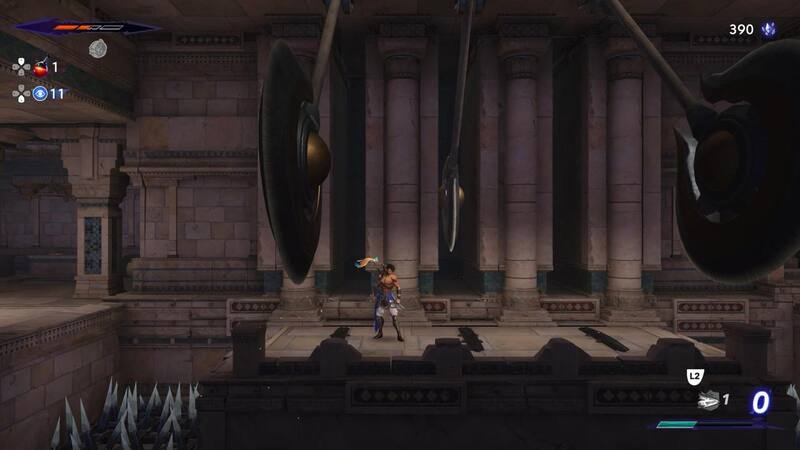Click the time crystal currency icon

769,30
